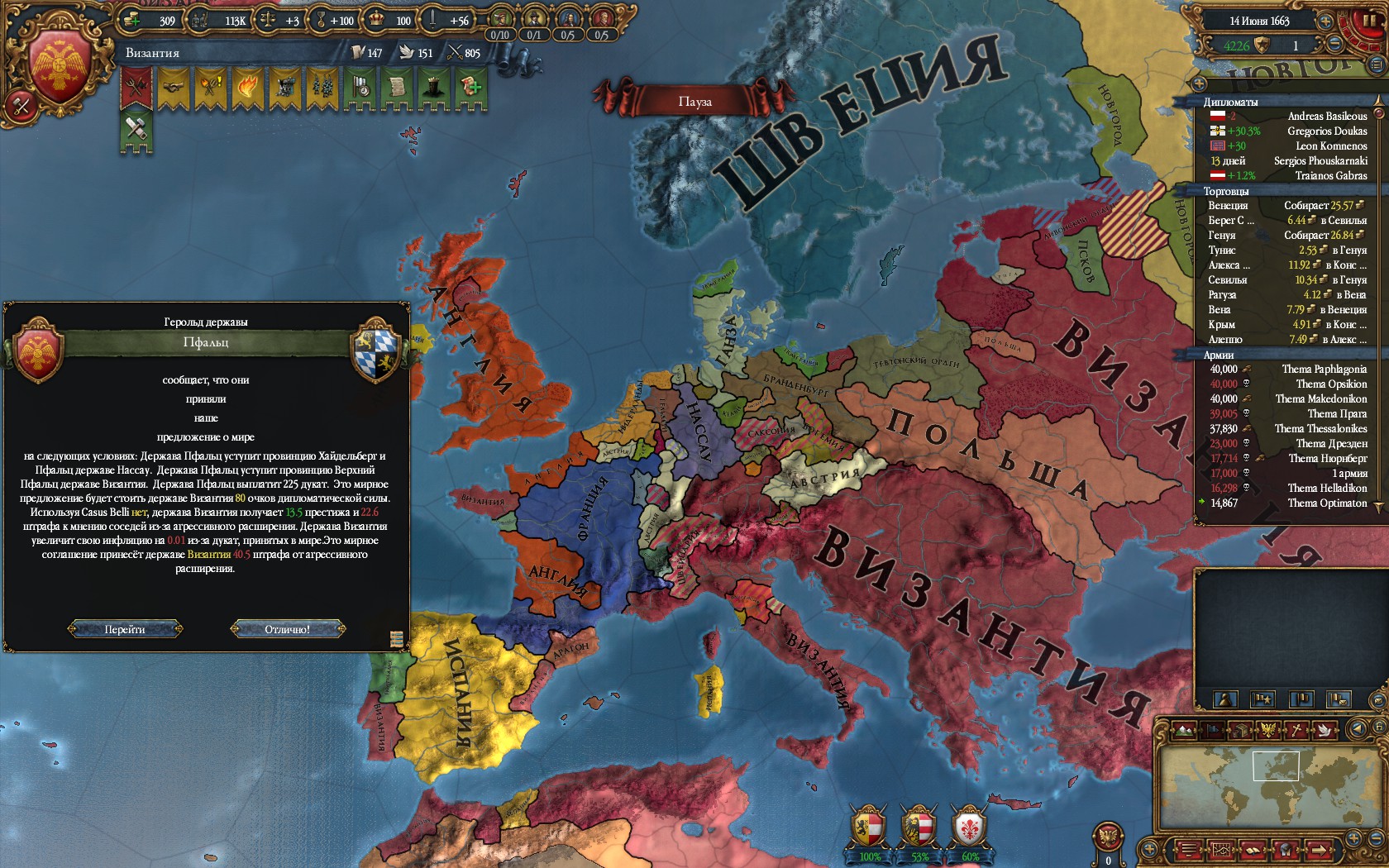1389x868 pixels.
Task: Switch to the terrain map mode
Action: [1185, 730]
